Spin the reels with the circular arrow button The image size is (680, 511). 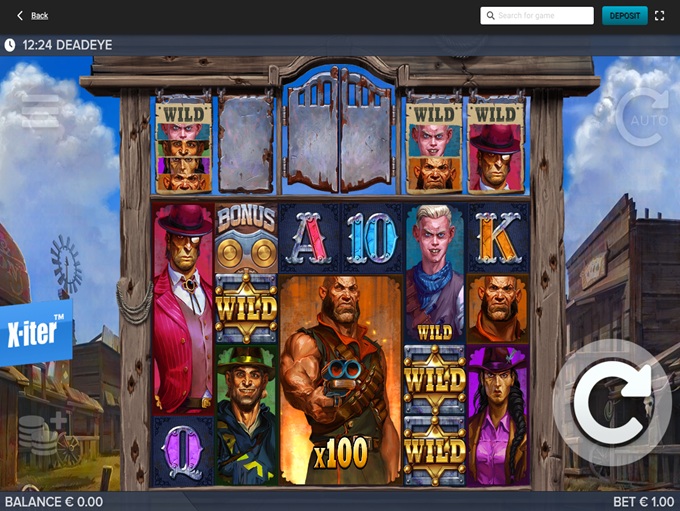612,402
